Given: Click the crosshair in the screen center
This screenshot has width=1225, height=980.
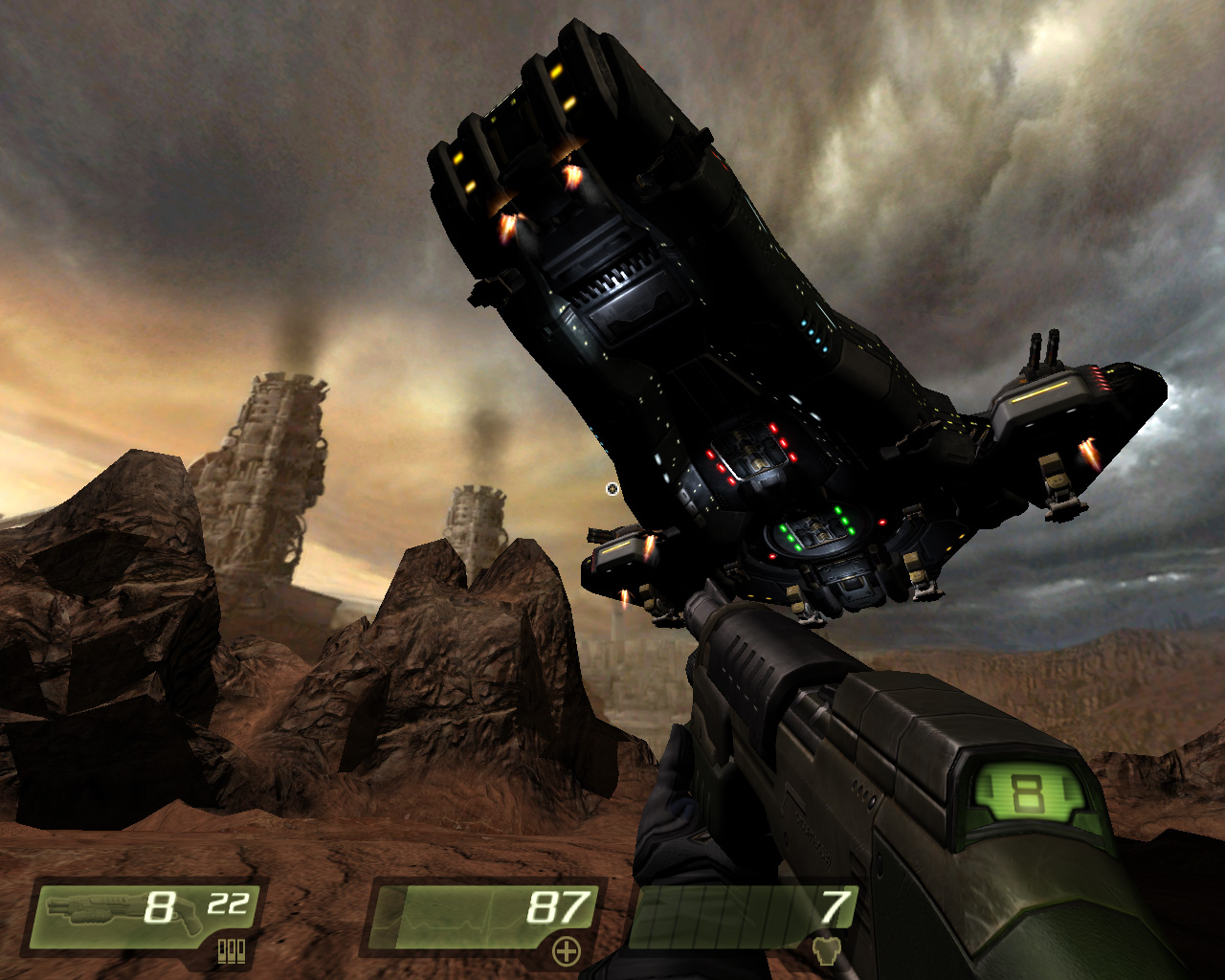Looking at the screenshot, I should 612,490.
